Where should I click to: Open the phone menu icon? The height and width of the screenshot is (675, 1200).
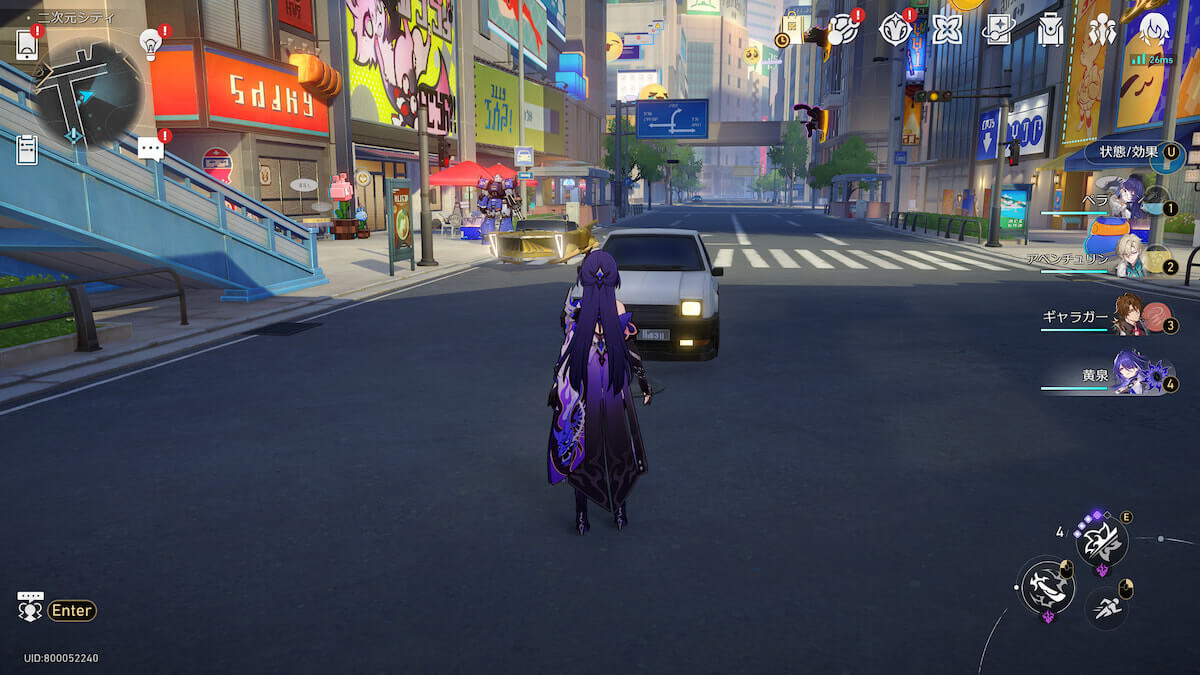27,44
